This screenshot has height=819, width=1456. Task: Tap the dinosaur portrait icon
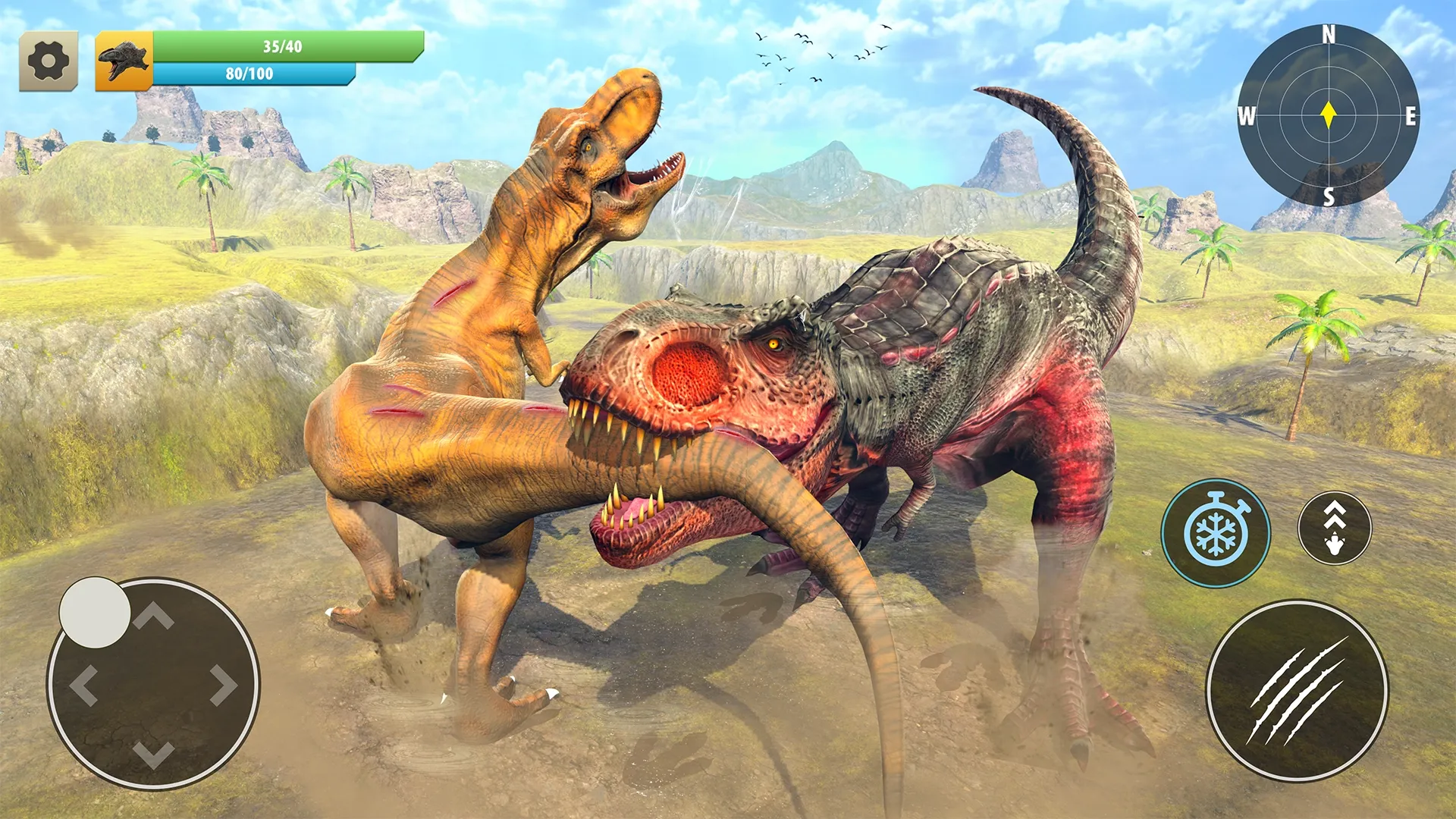click(x=124, y=61)
